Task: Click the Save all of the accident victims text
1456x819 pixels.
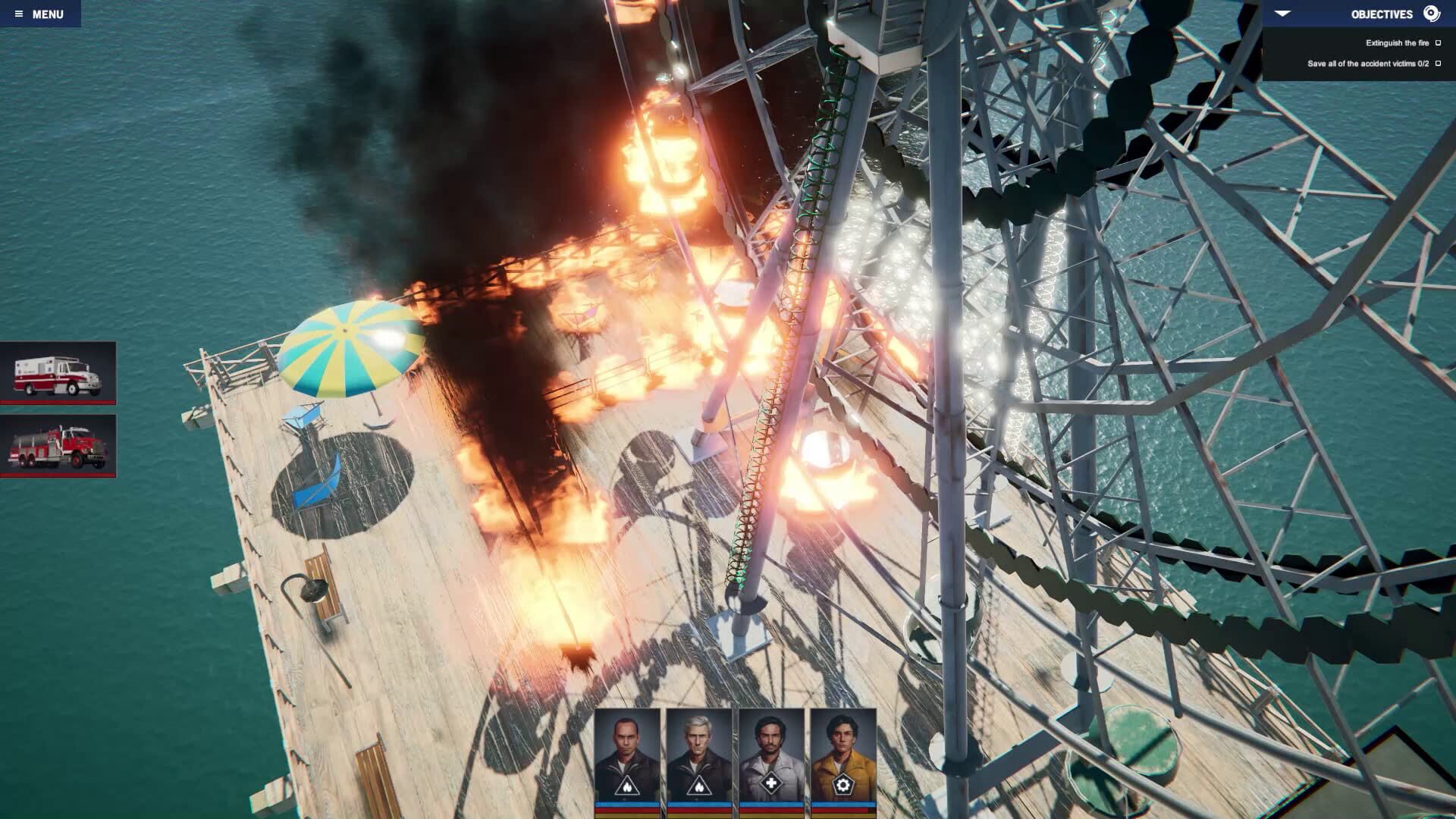Action: pos(1369,64)
